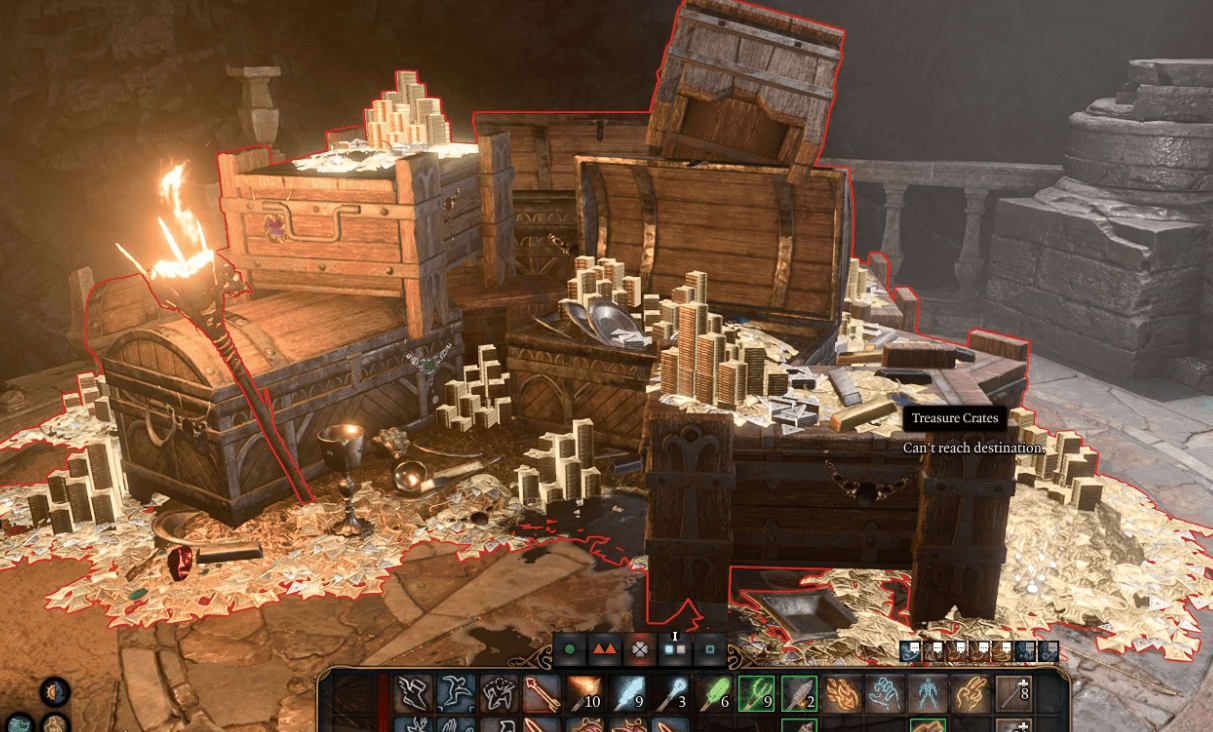The image size is (1213, 732).
Task: Select the red arrow ranged attack icon
Action: (x=541, y=693)
